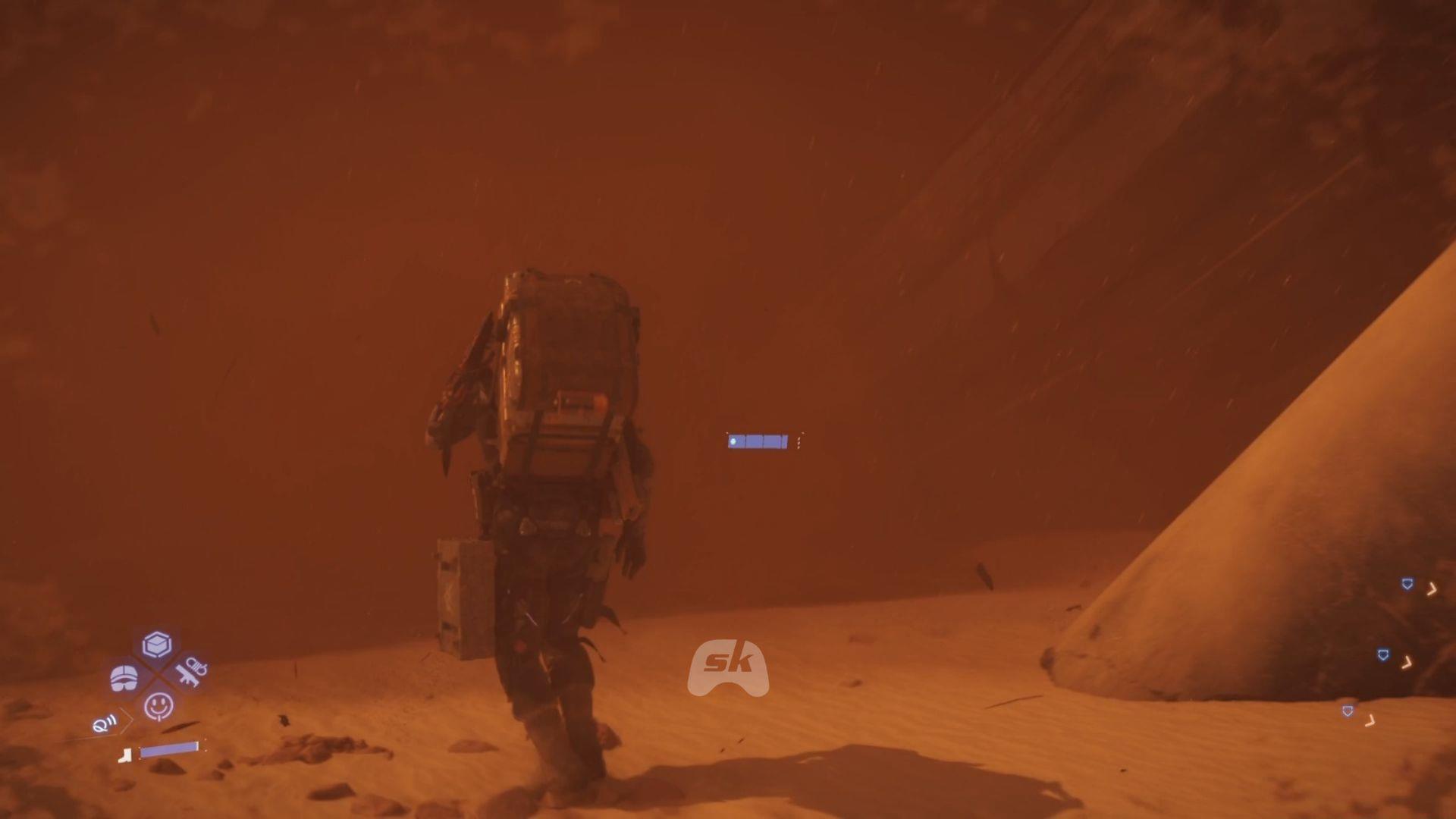Open the radial quick menu cross hub
This screenshot has width=1456, height=819.
157,675
